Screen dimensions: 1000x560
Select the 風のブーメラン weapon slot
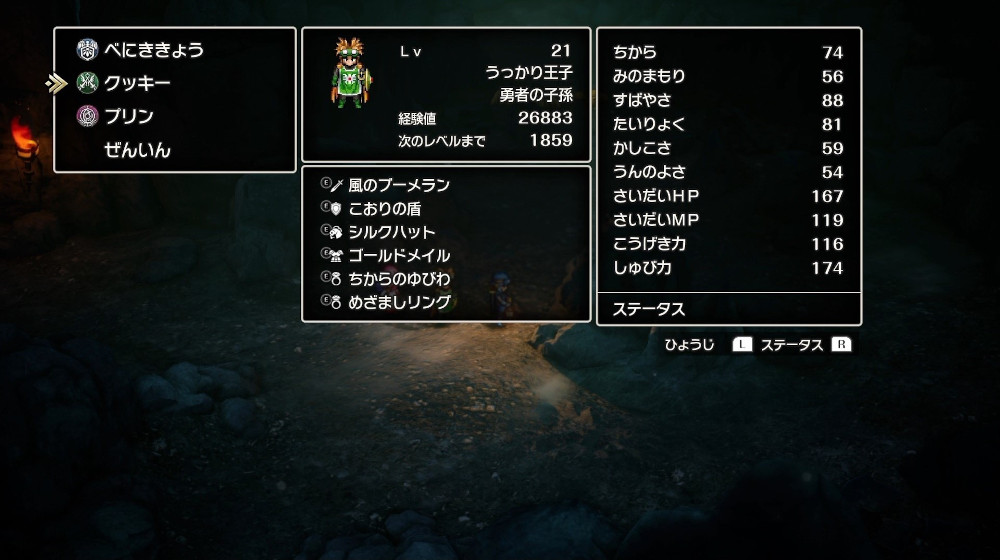pyautogui.click(x=399, y=185)
